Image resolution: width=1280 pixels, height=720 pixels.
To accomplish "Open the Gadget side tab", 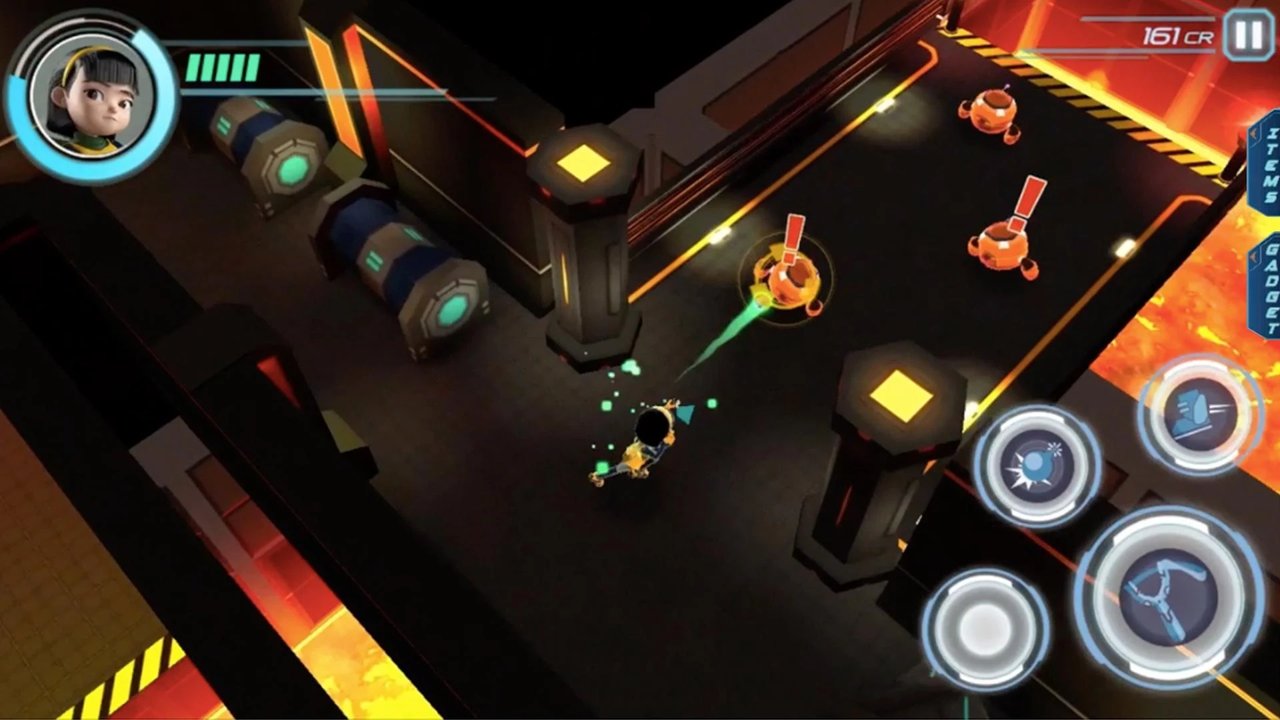I will coord(1266,287).
